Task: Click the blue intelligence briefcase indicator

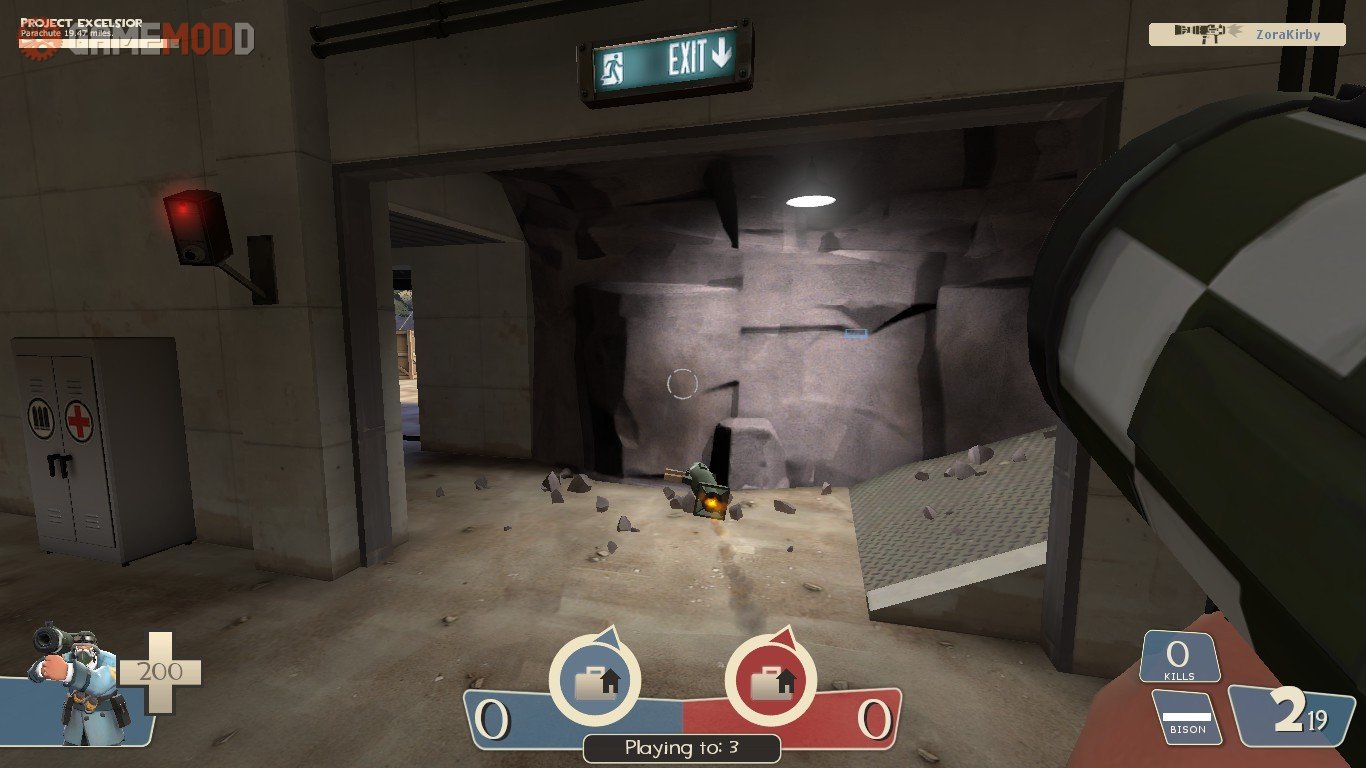Action: (596, 681)
